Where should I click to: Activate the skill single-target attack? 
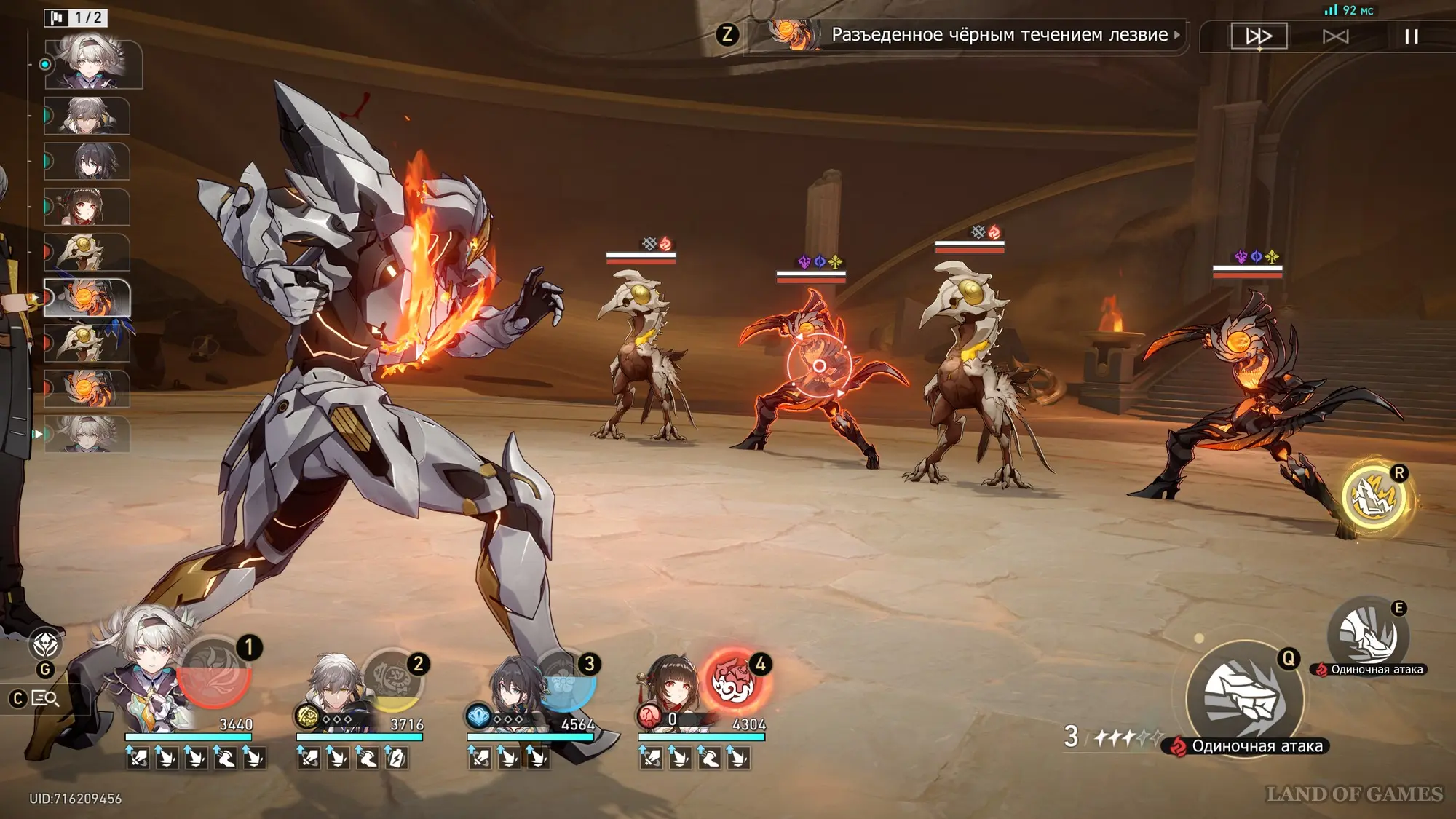(1368, 635)
